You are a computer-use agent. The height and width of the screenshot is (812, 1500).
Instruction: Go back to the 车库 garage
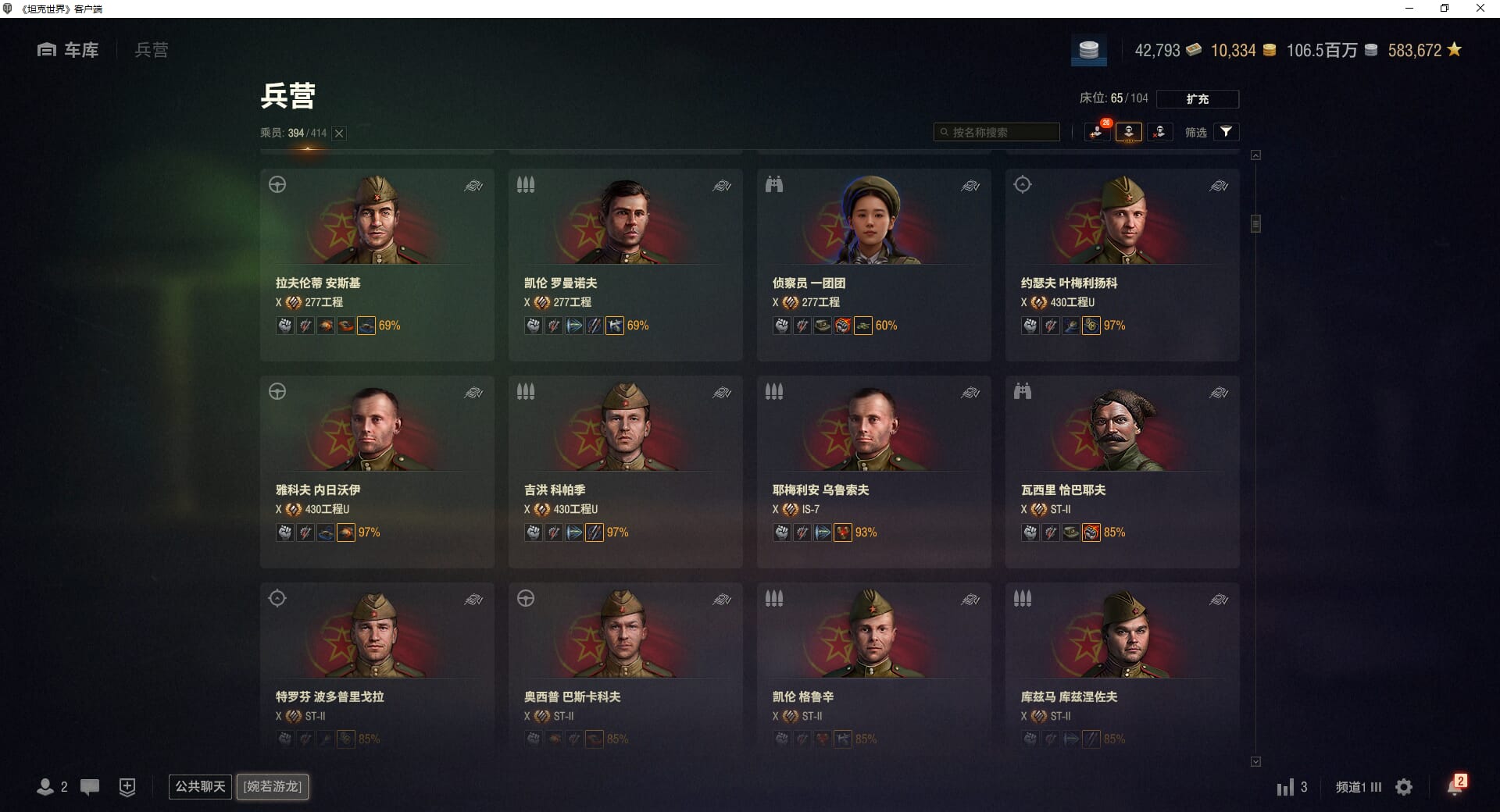69,50
